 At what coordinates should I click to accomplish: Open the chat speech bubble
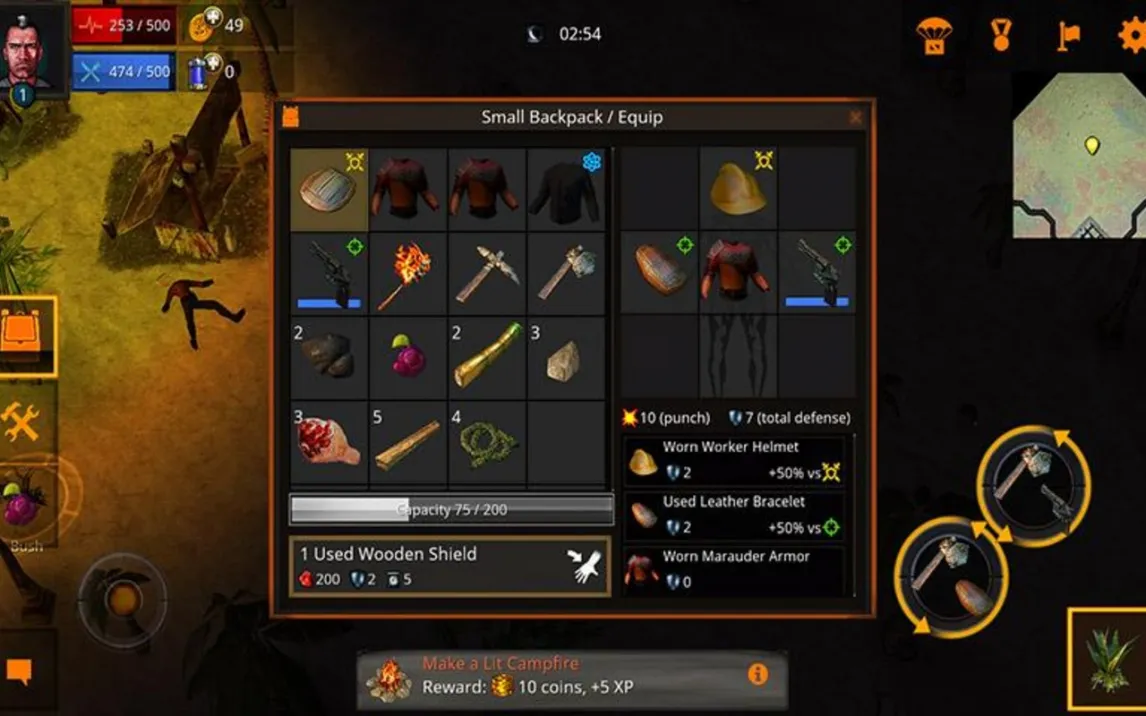(19, 670)
